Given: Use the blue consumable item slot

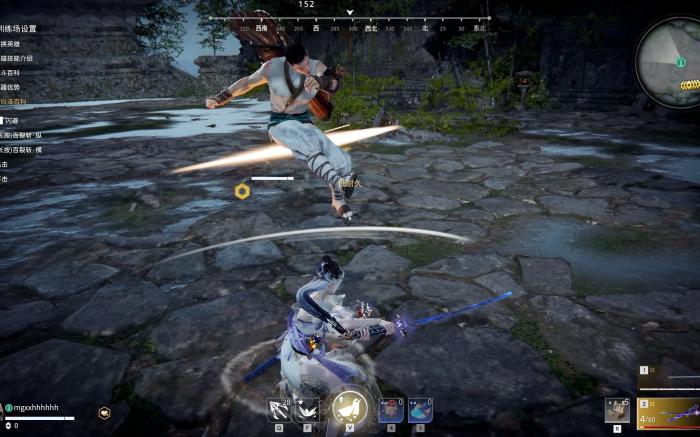Looking at the screenshot, I should (x=420, y=409).
